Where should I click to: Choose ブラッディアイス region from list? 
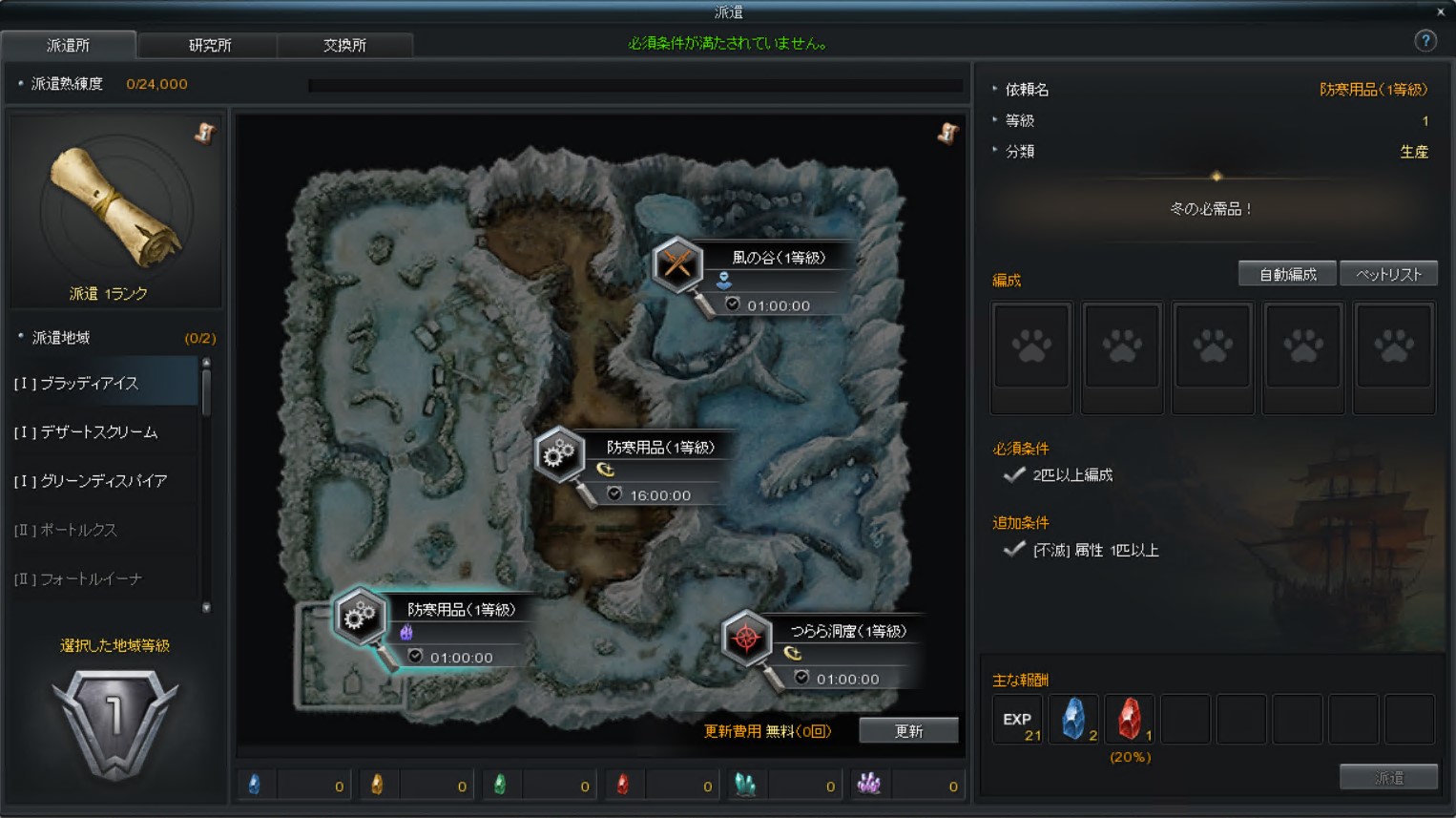click(x=103, y=383)
